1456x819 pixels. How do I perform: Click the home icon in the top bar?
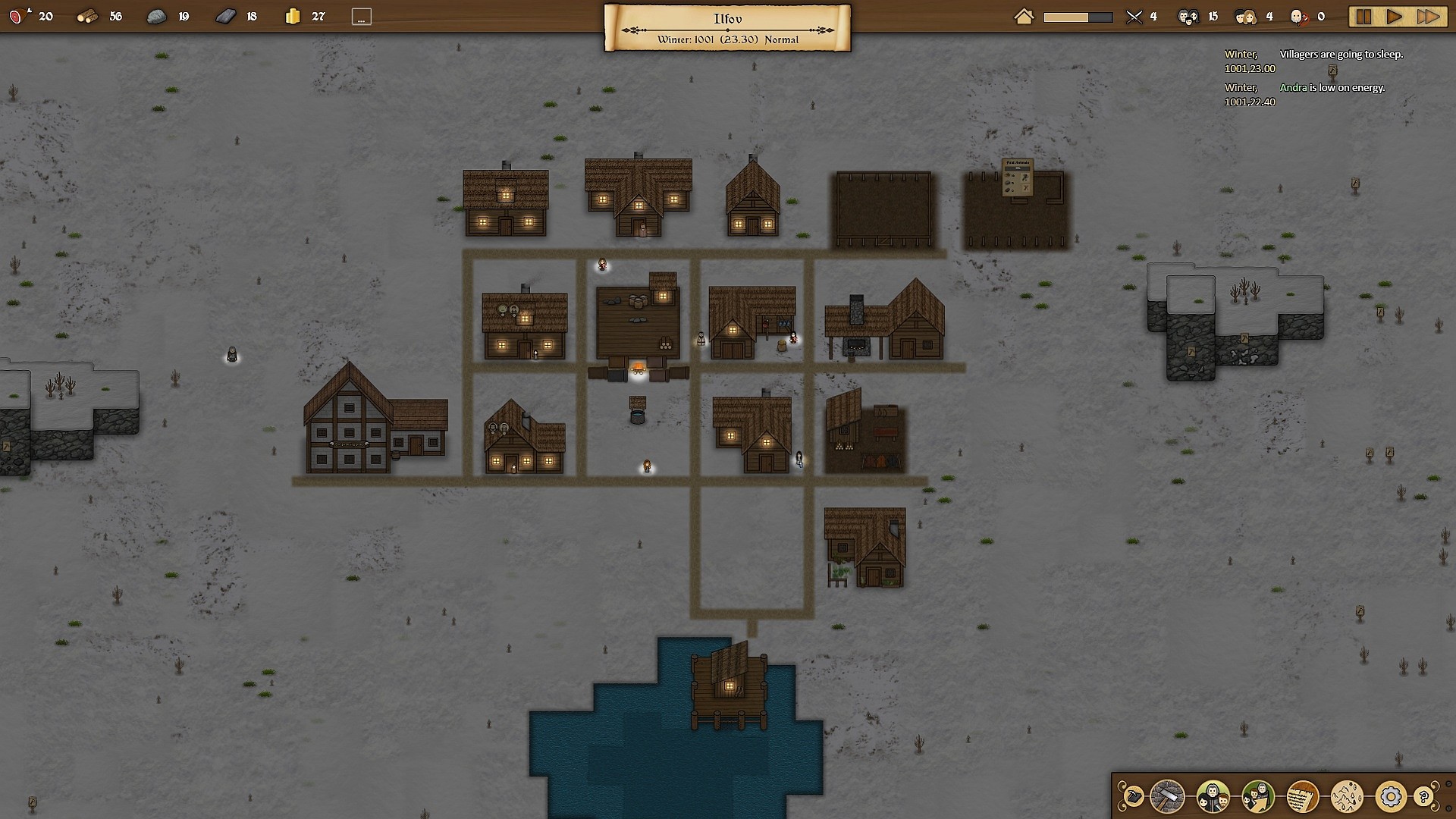tap(1024, 15)
